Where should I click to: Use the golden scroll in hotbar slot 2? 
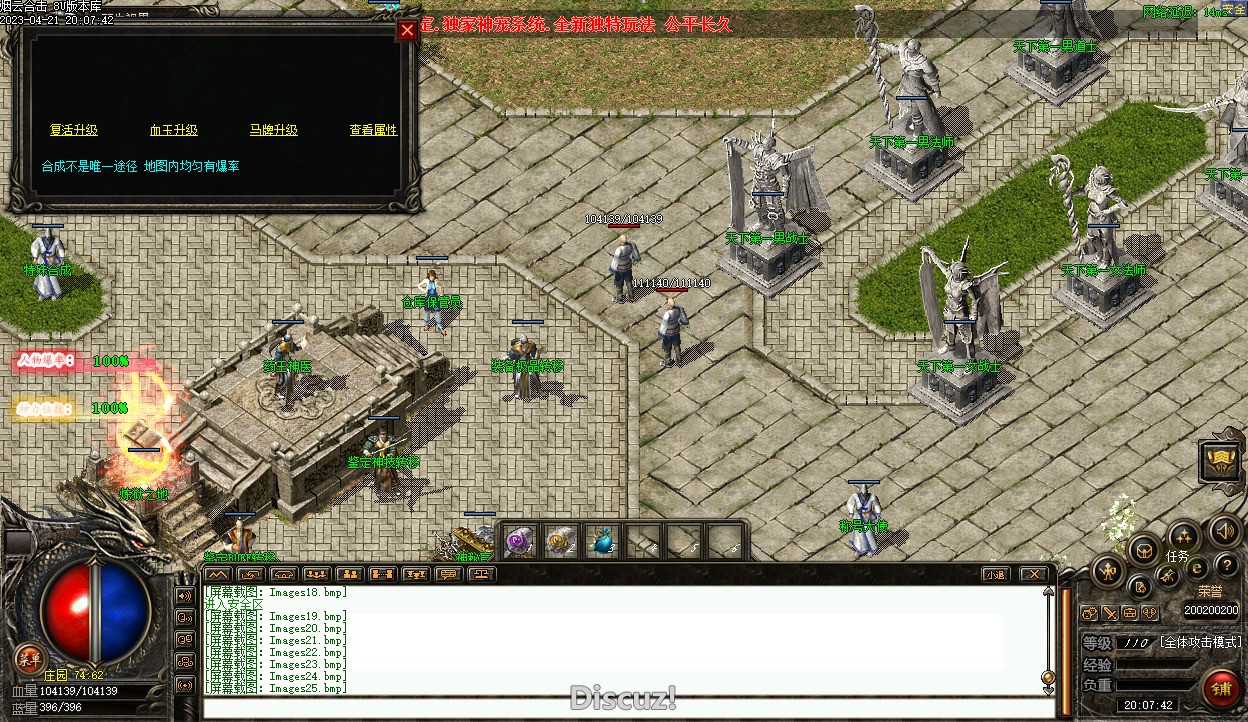561,541
